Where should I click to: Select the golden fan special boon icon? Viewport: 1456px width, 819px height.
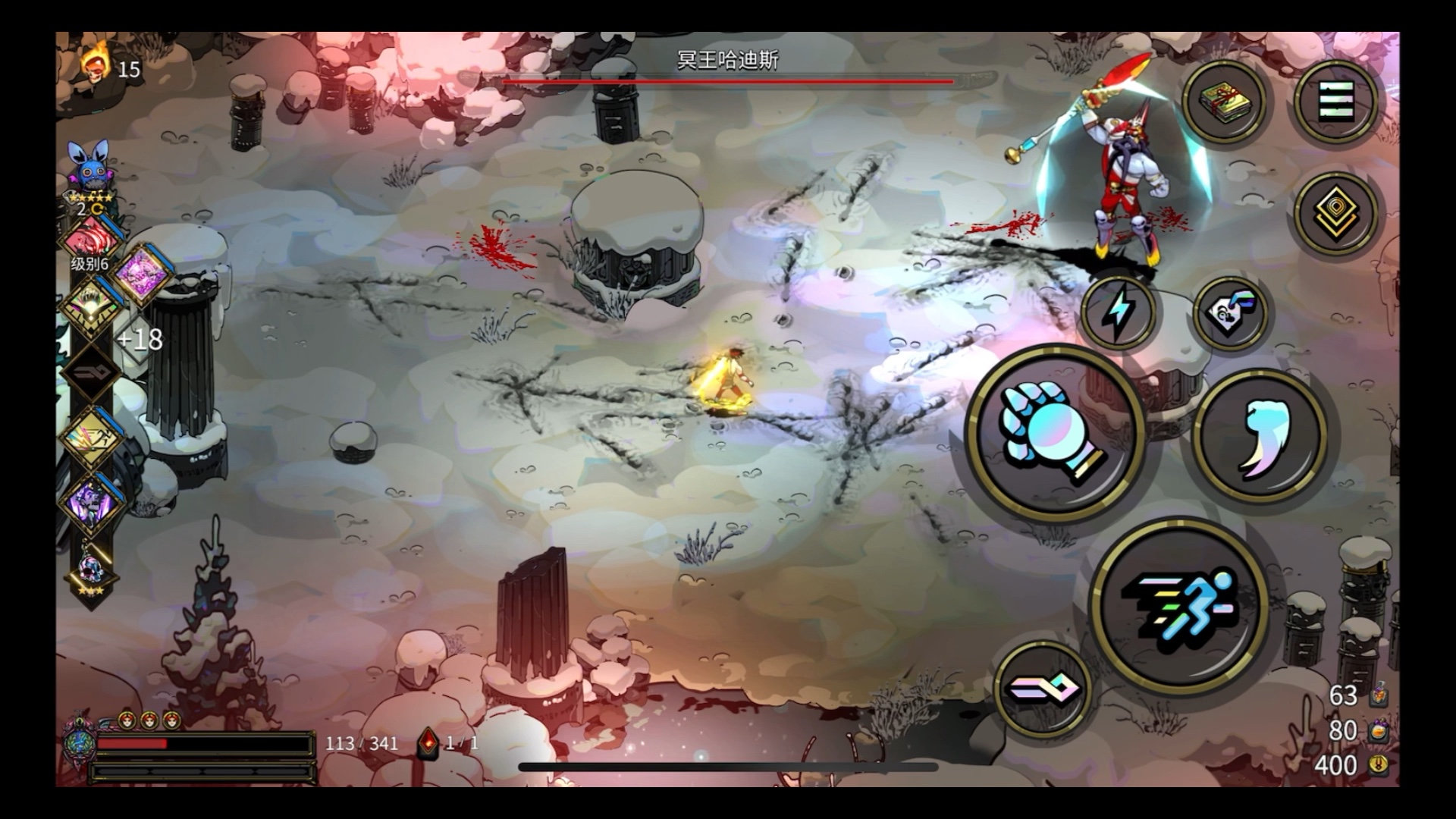click(91, 306)
